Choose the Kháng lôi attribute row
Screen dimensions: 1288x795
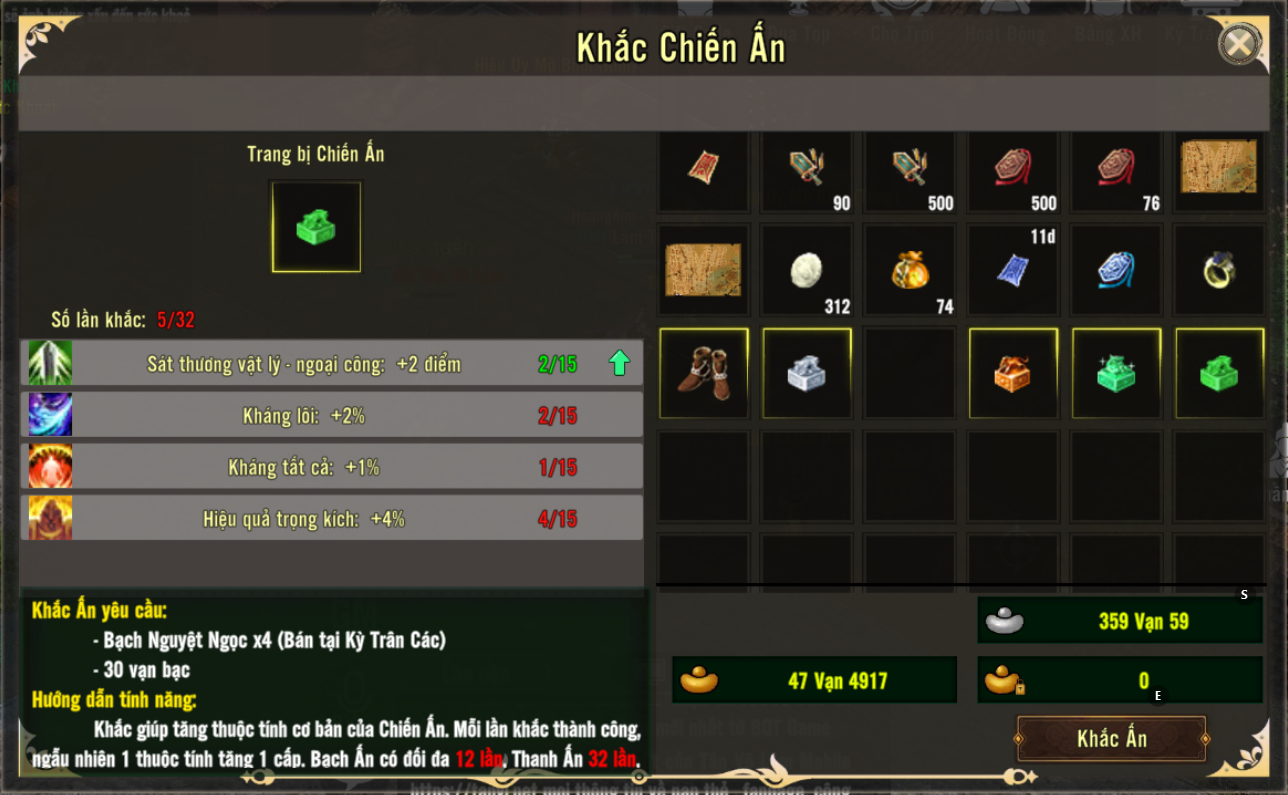click(x=331, y=416)
